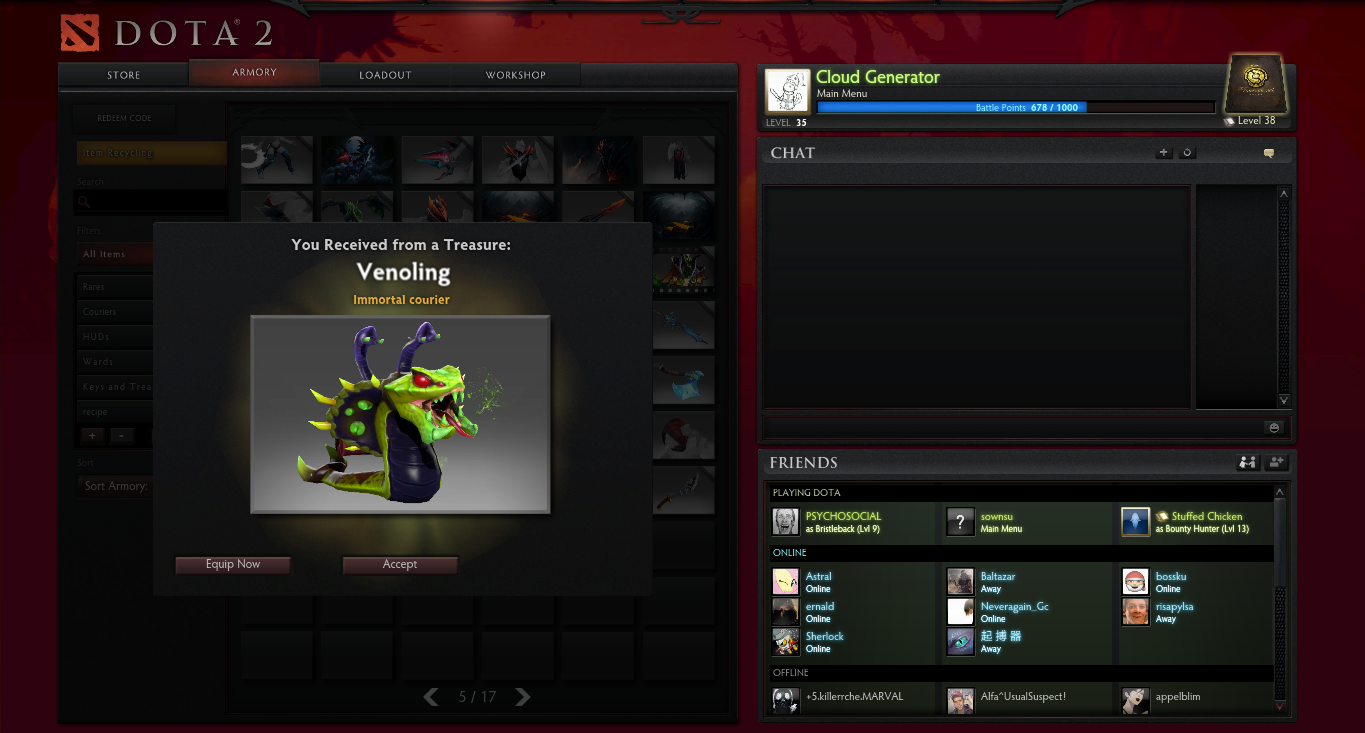Open the Sort Armory dropdown
The height and width of the screenshot is (733, 1365).
[117, 485]
